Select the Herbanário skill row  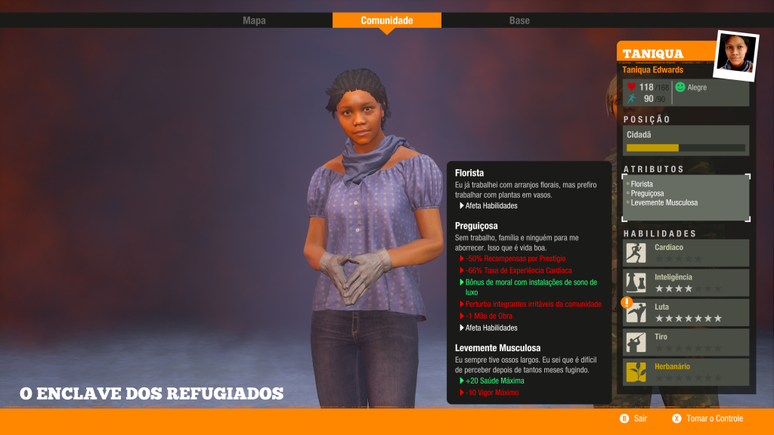tap(686, 372)
